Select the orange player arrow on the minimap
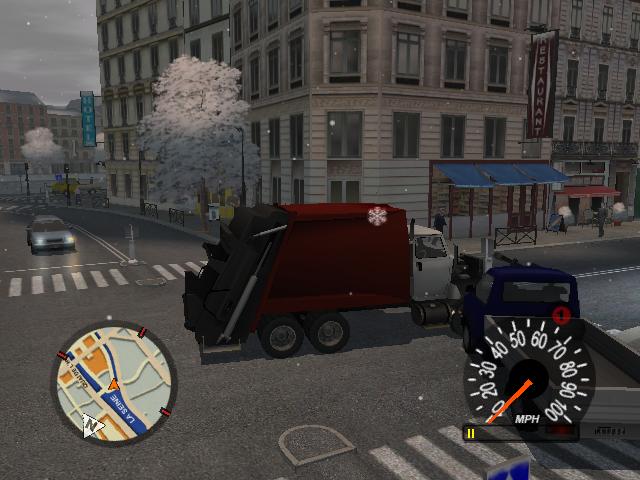The image size is (640, 480). (x=113, y=385)
